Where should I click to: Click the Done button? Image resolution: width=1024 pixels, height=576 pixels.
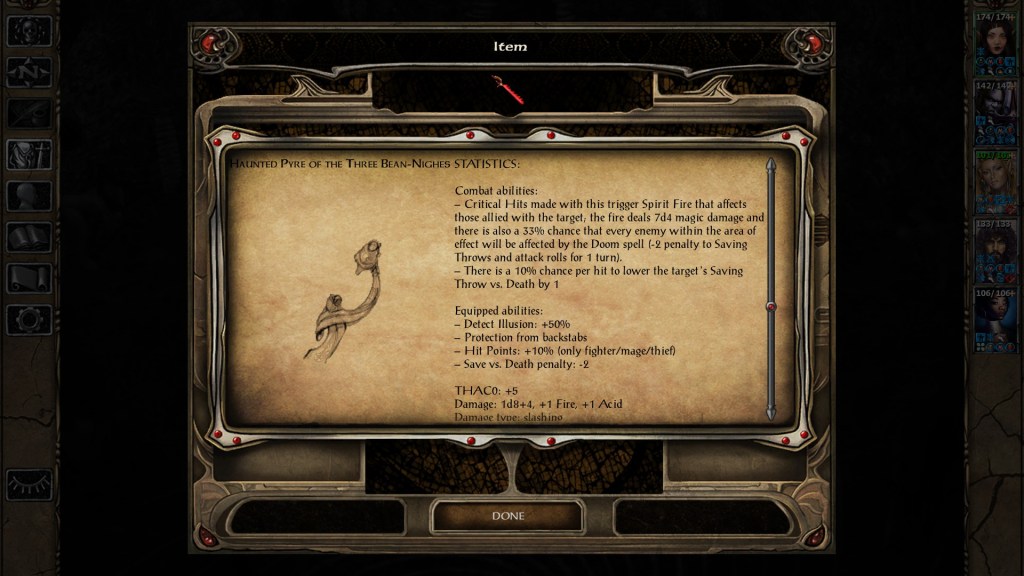(507, 516)
